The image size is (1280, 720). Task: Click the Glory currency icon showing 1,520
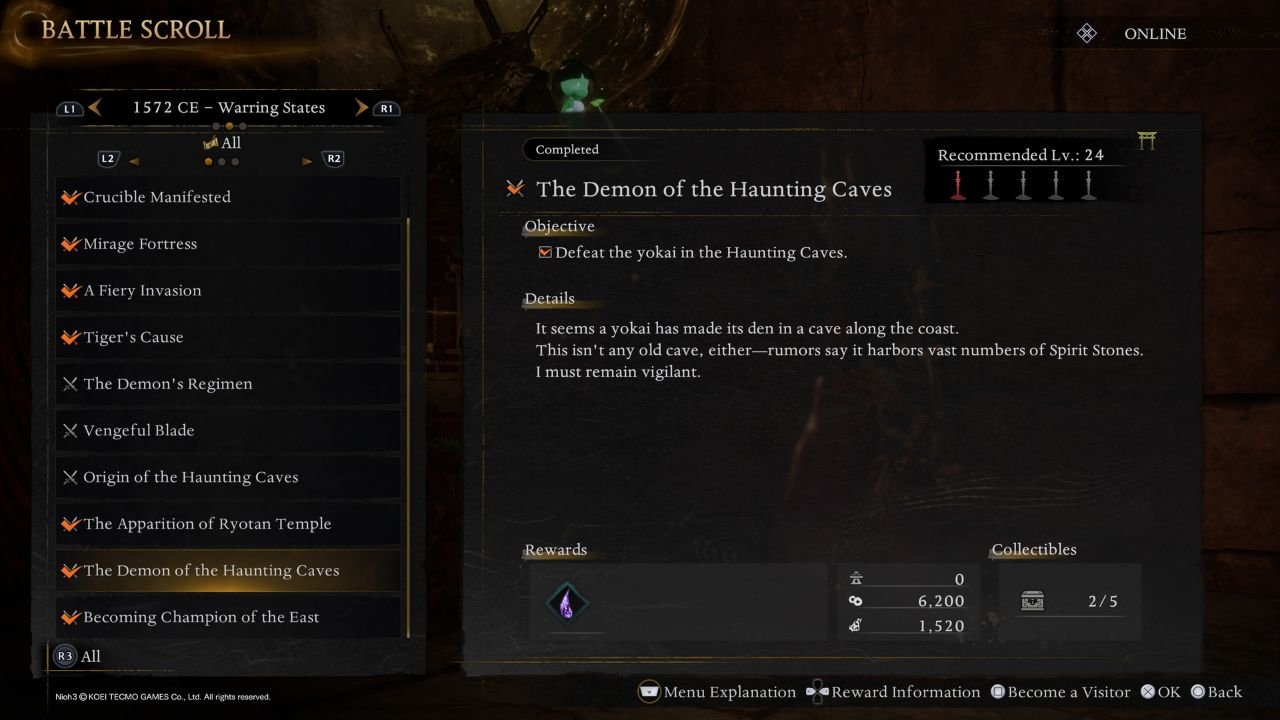coord(855,624)
